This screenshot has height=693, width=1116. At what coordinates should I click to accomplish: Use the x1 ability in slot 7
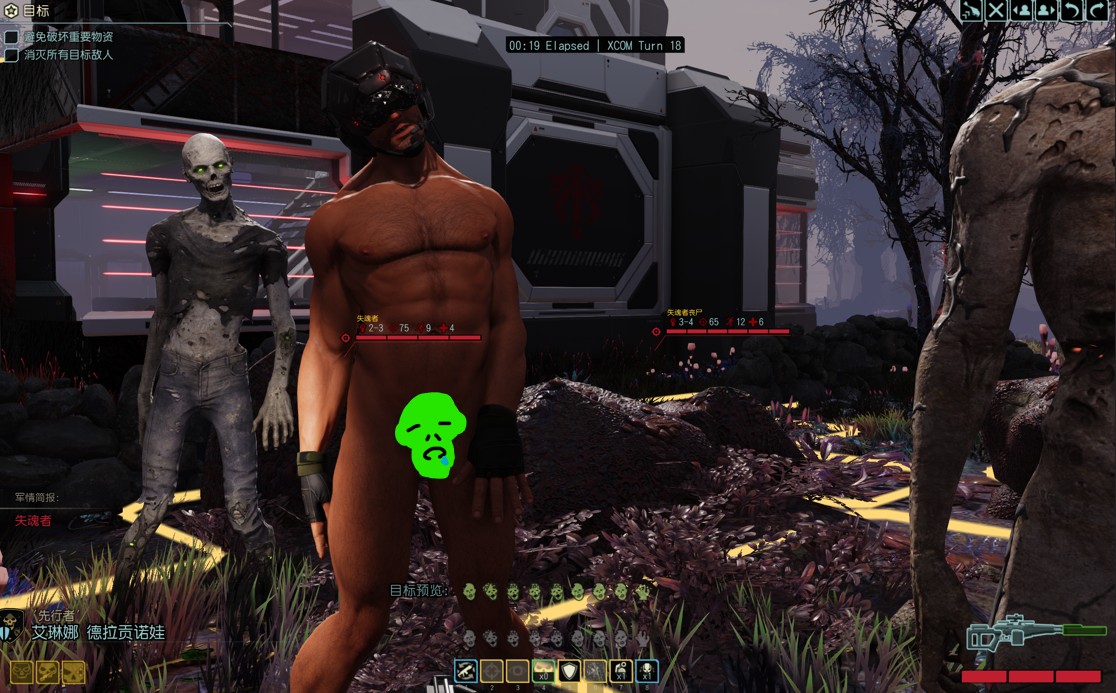pos(621,672)
